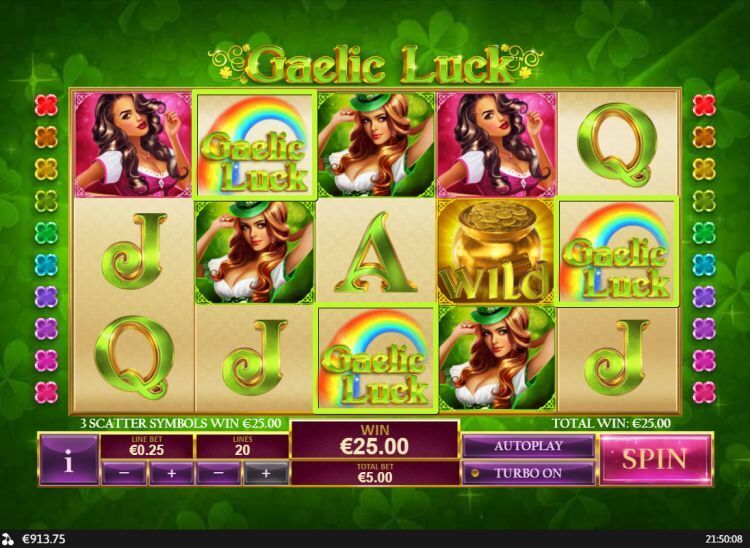Increase the number of lines
Screen dimensions: 750x548
(x=265, y=473)
